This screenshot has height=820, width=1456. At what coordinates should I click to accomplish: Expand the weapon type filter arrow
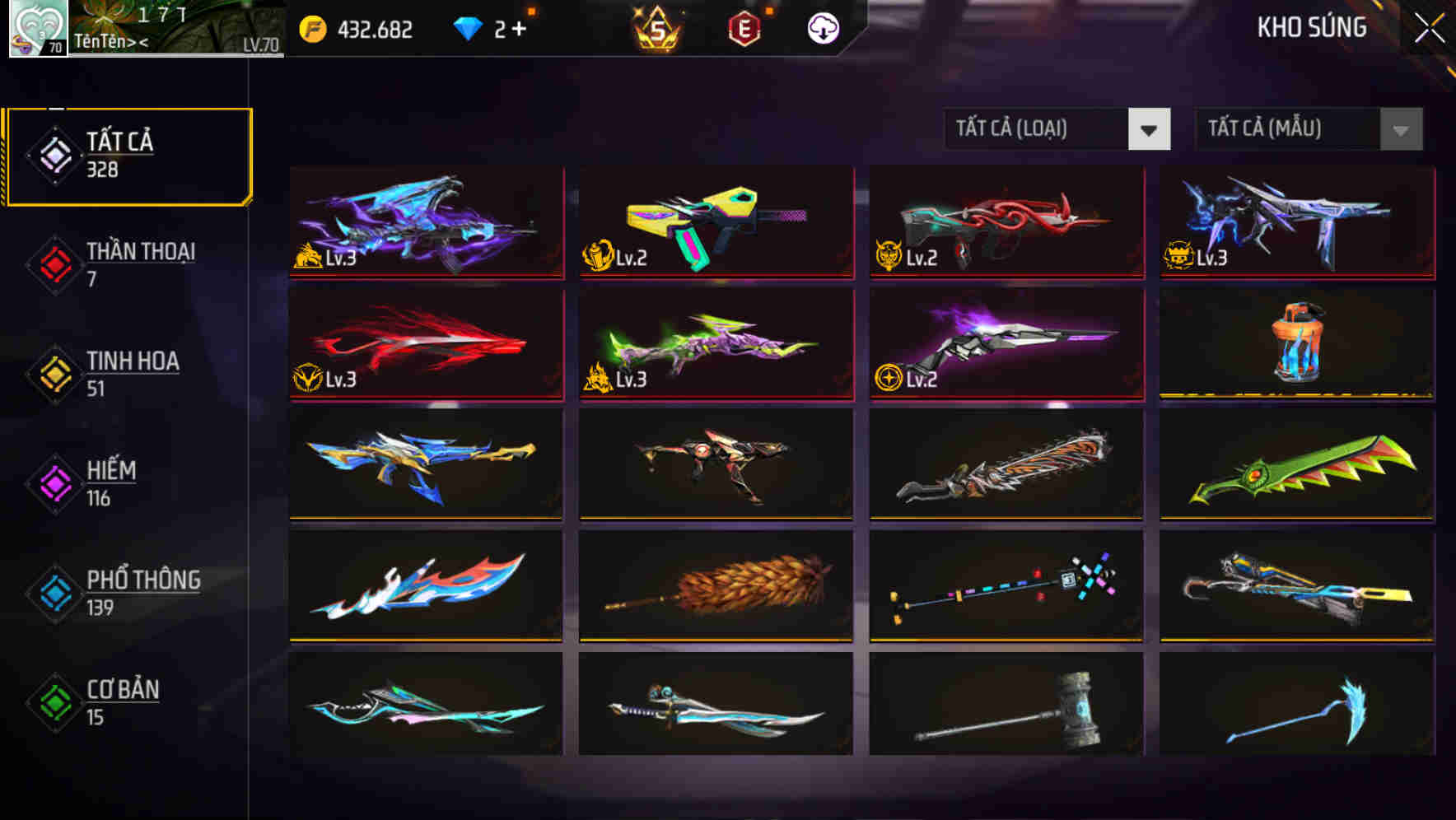[1150, 129]
